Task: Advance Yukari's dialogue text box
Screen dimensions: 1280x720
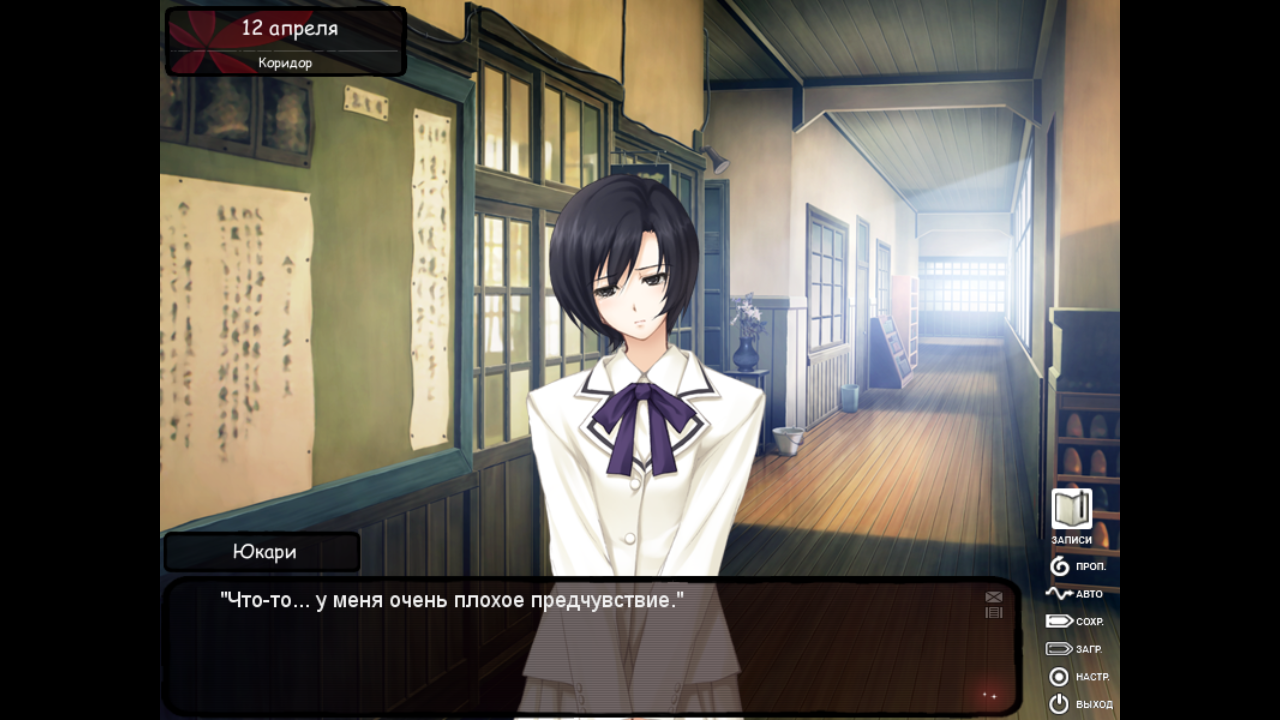Action: point(590,650)
